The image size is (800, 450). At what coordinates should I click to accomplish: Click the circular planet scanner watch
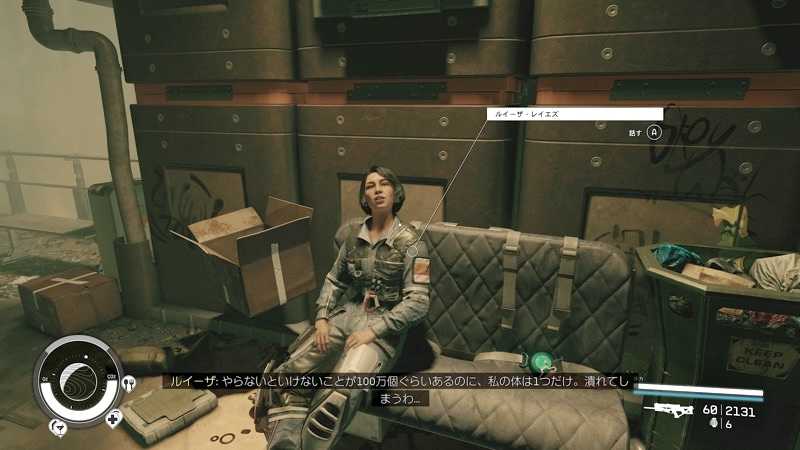point(78,381)
